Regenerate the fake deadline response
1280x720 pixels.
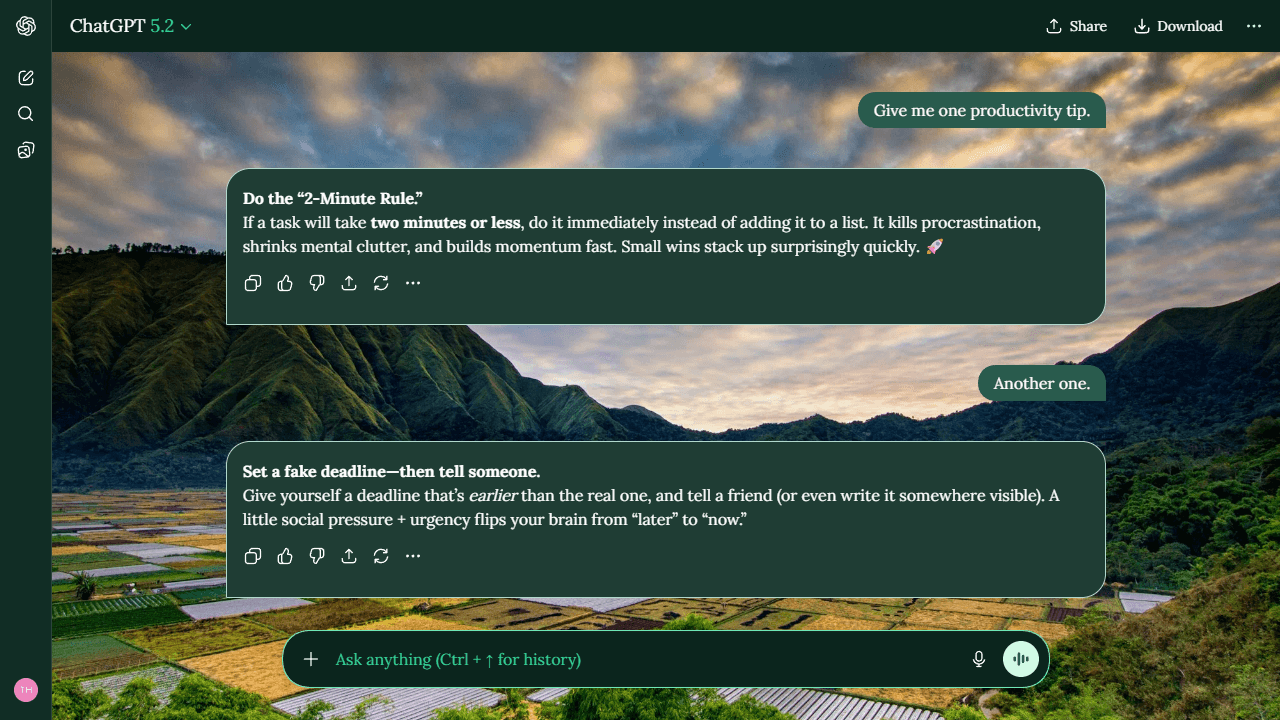[381, 556]
